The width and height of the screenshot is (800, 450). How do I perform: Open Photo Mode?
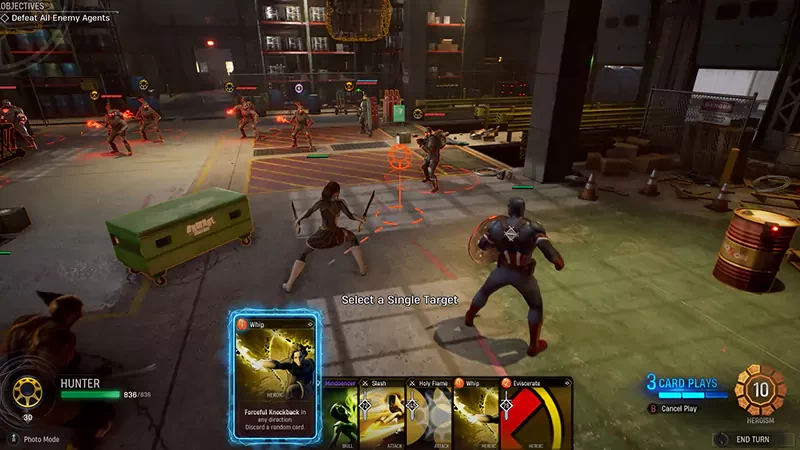[40, 439]
